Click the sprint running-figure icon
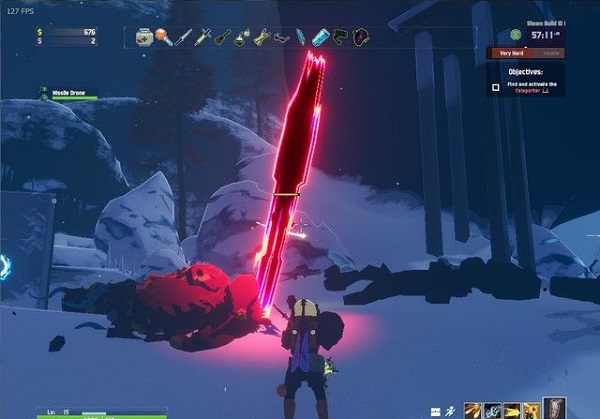Image resolution: width=600 pixels, height=419 pixels. coord(451,409)
